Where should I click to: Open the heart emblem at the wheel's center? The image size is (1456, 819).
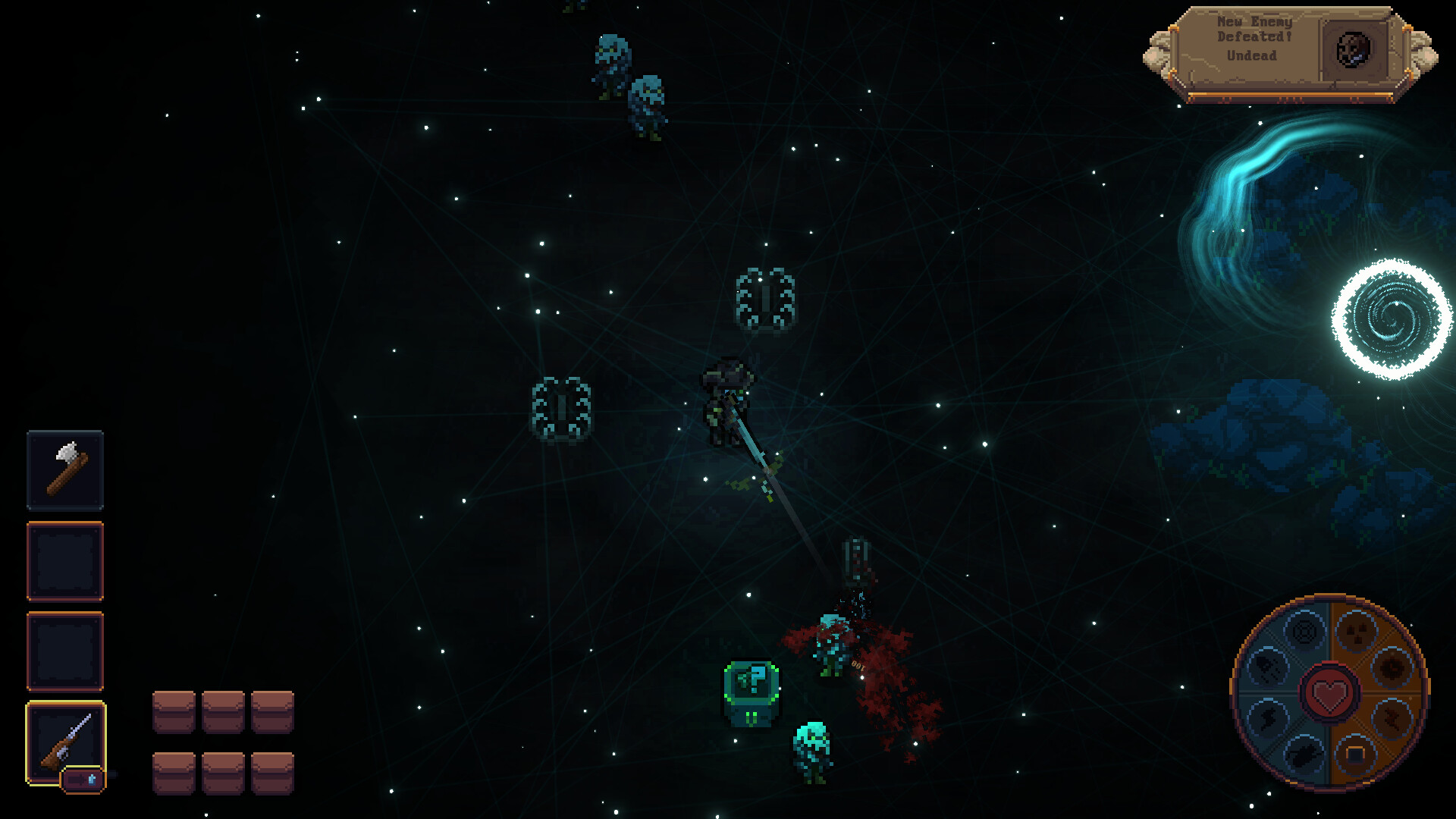point(1329,693)
